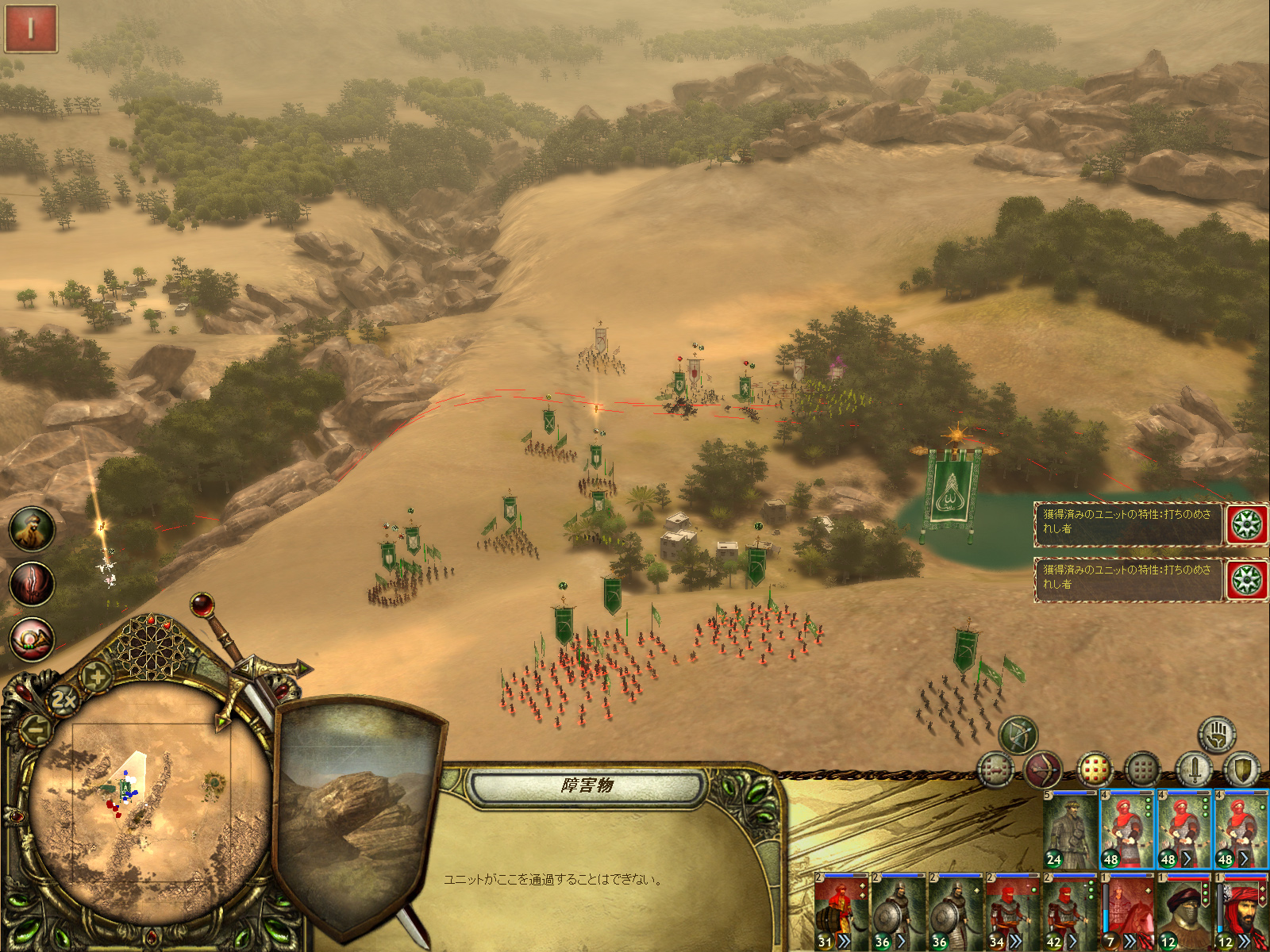Select the turbaned hero portrait icon

pyautogui.click(x=32, y=529)
